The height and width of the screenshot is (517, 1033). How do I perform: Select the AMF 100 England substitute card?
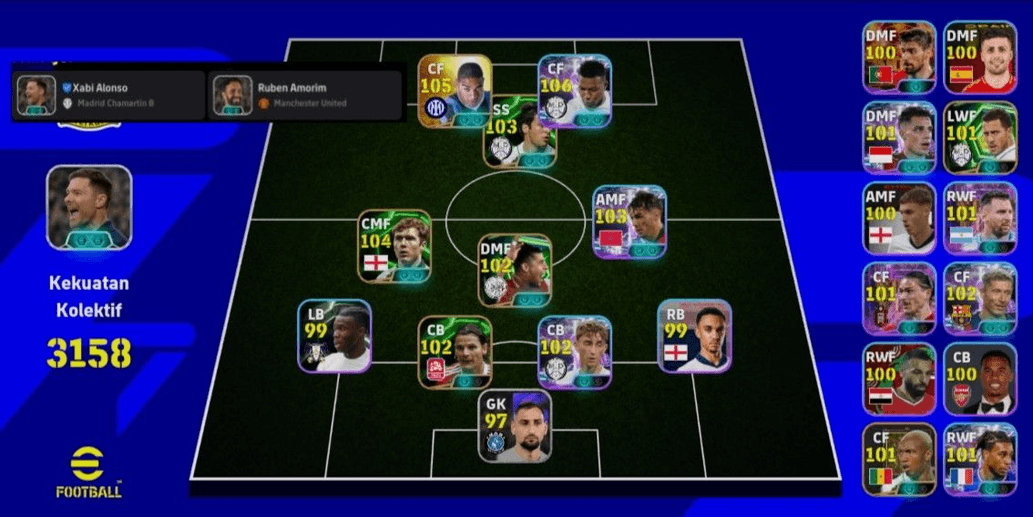click(x=899, y=217)
